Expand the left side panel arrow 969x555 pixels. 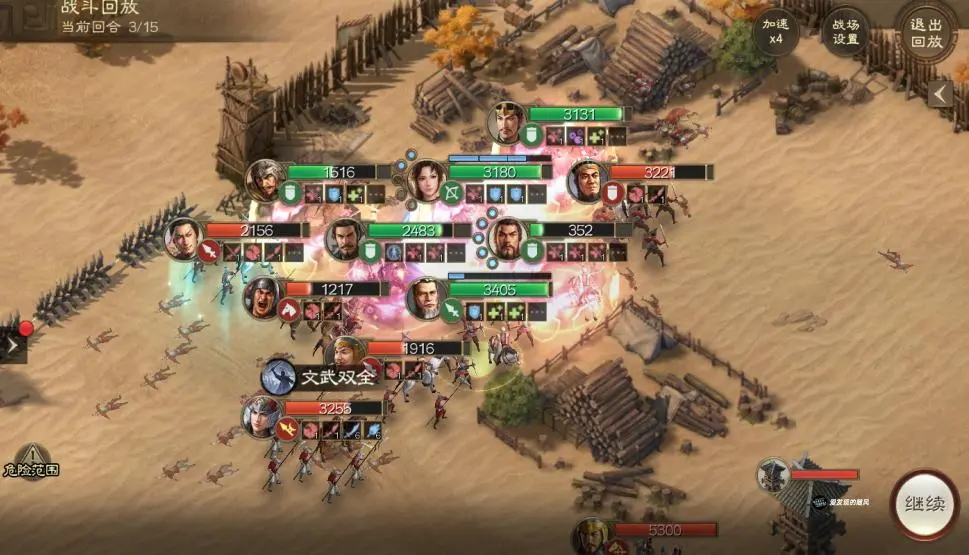[12, 345]
